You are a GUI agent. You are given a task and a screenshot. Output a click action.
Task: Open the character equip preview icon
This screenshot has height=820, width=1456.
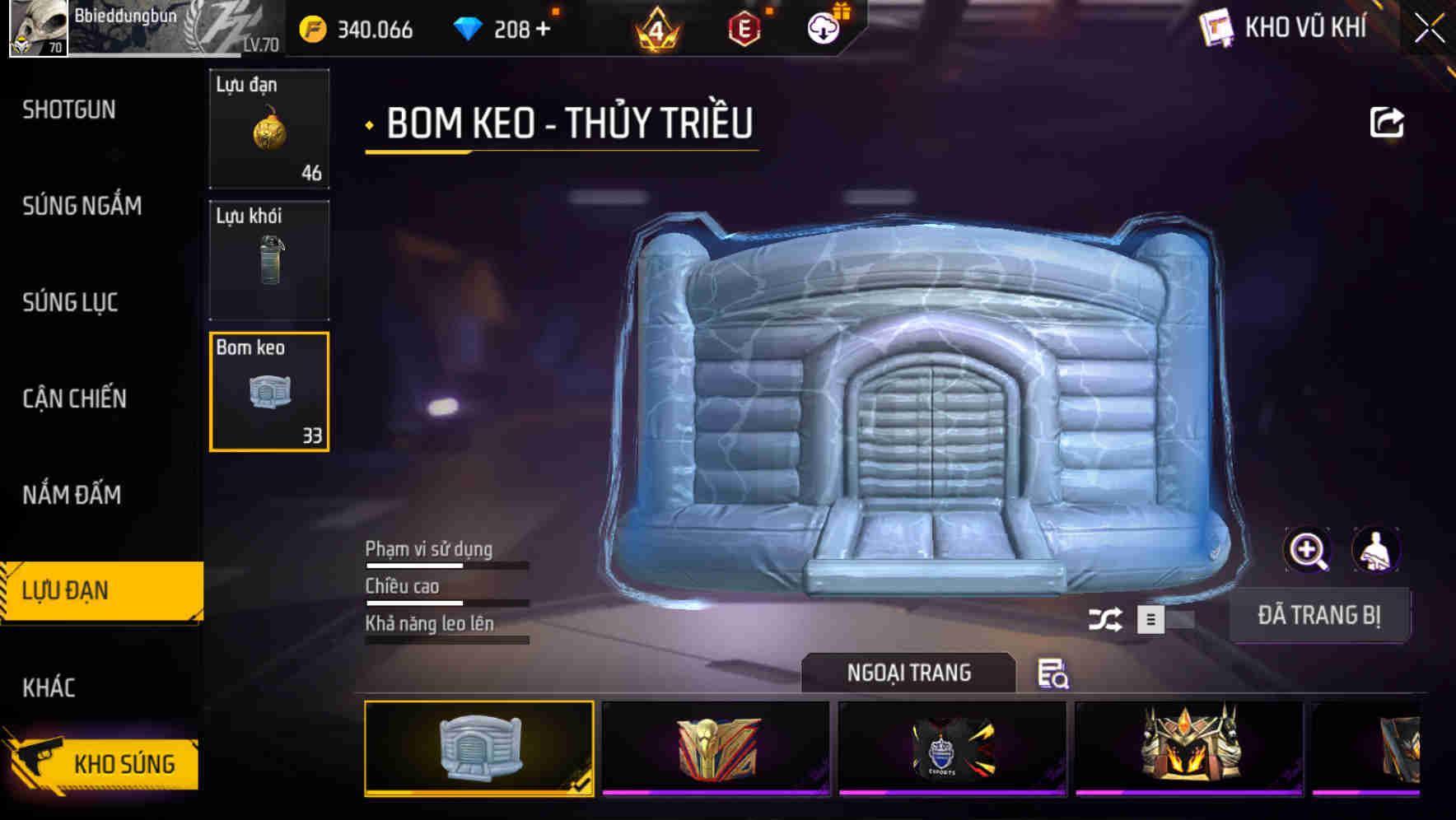[1376, 549]
